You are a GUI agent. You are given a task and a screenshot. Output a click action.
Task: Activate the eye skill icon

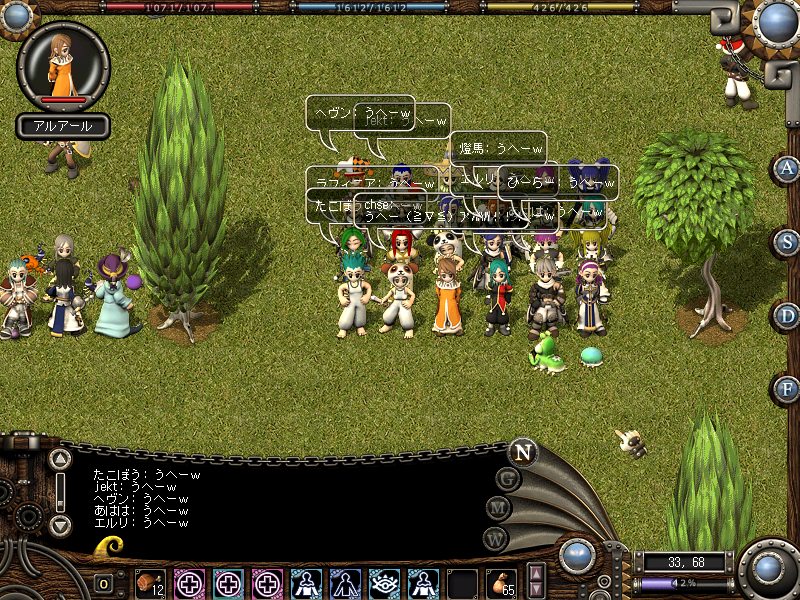tap(384, 582)
